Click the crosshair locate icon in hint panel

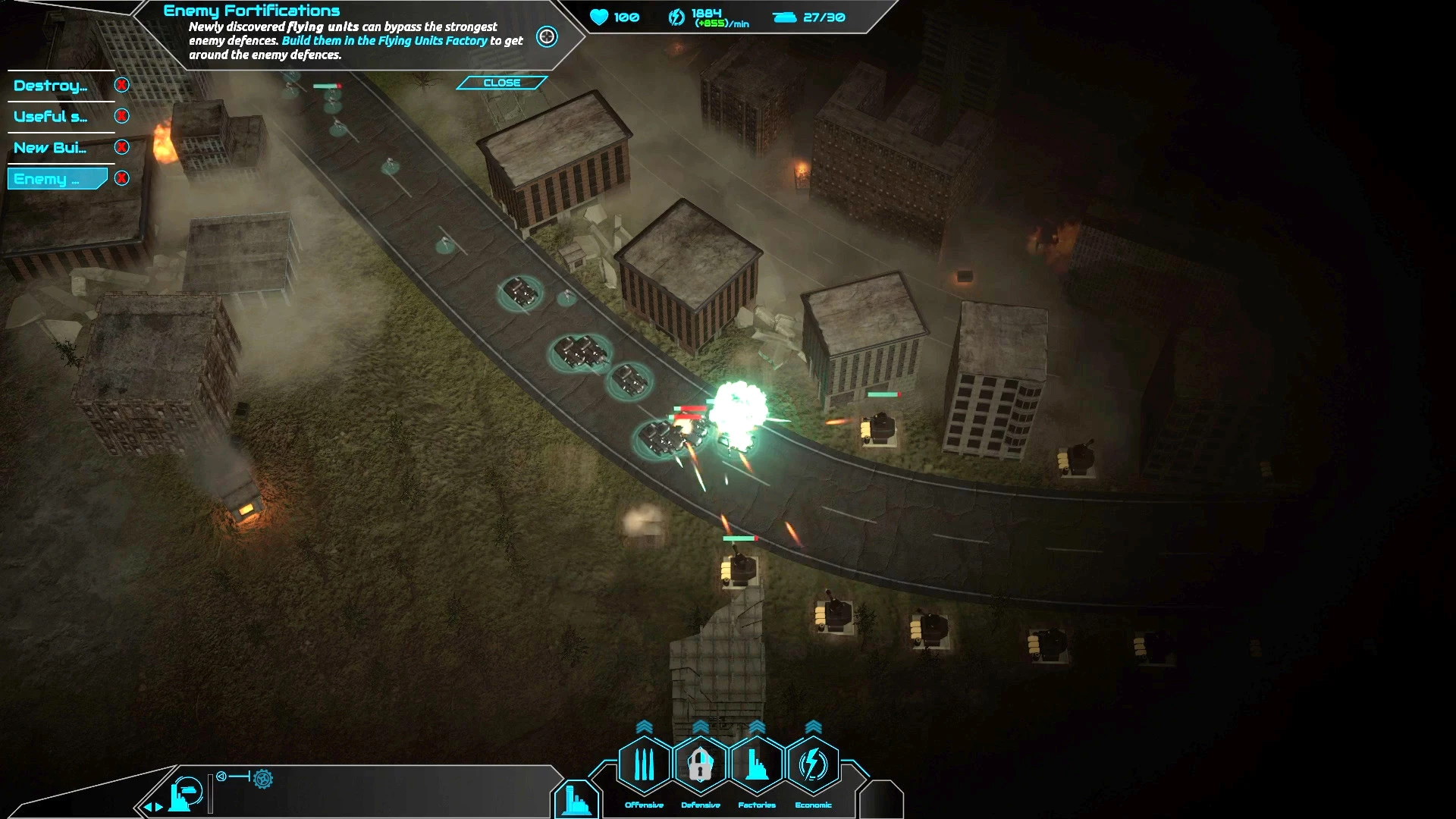[x=547, y=36]
